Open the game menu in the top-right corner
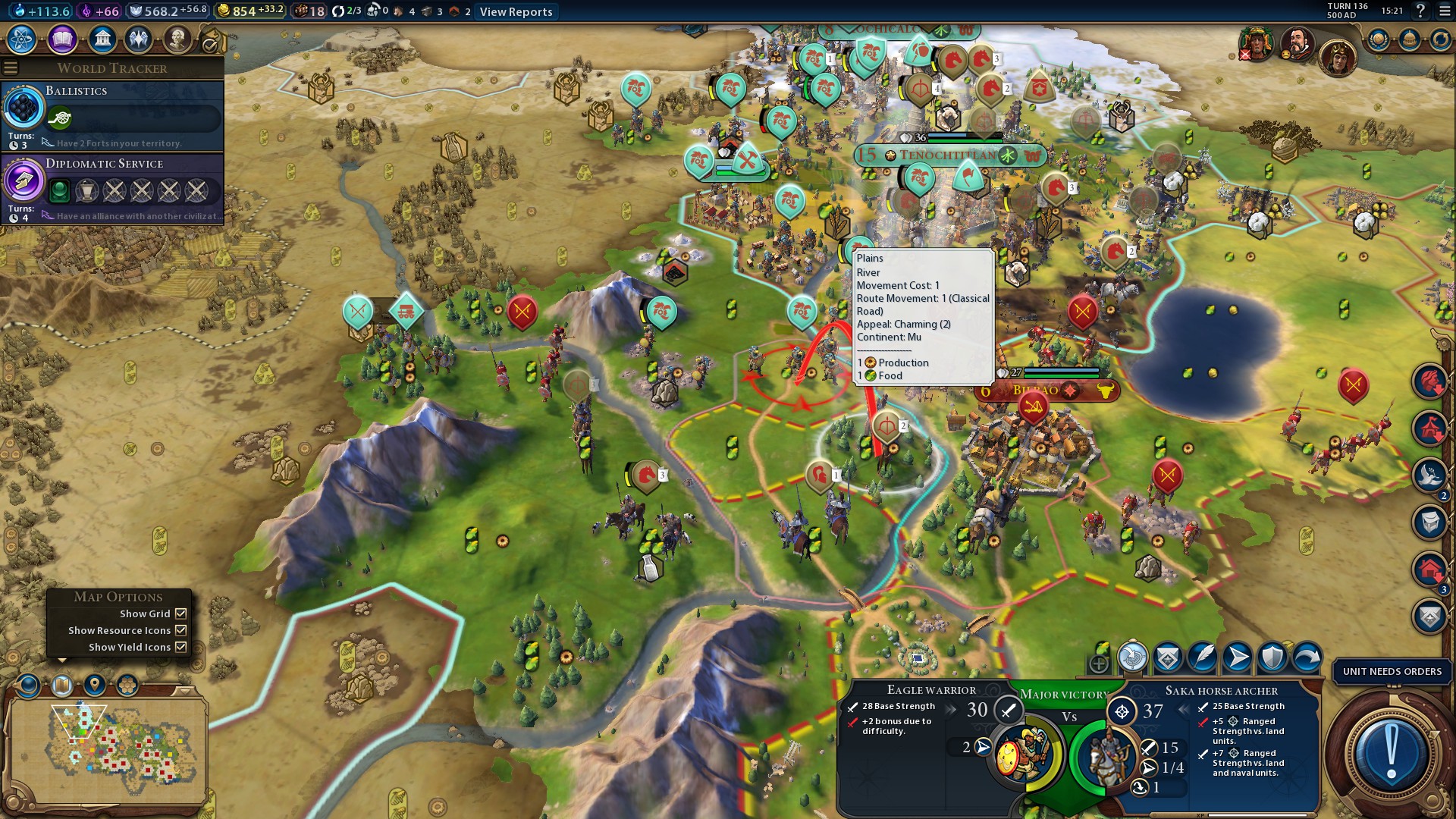 tap(1444, 11)
